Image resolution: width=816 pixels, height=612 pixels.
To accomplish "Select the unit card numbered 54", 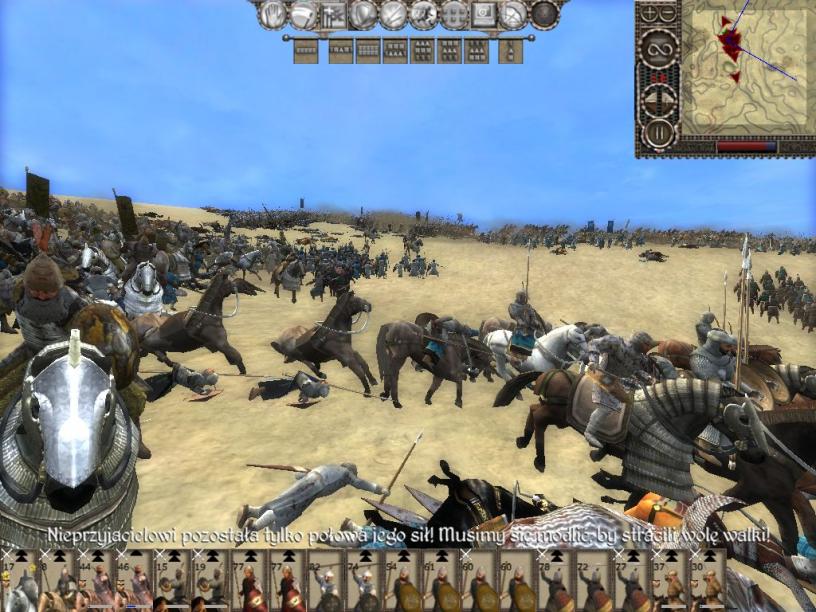I will (402, 581).
